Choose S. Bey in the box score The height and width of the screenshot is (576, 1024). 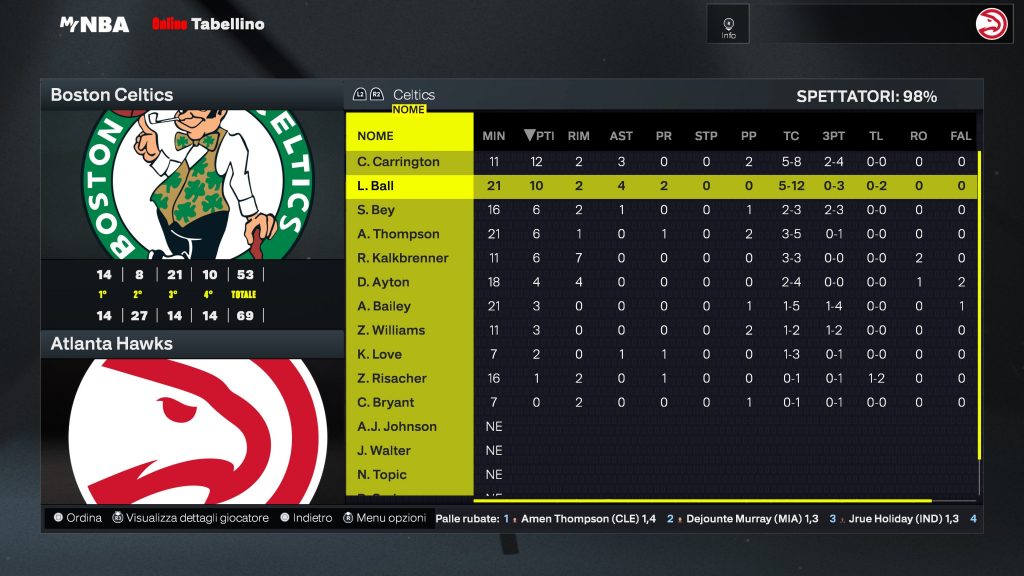pyautogui.click(x=376, y=210)
